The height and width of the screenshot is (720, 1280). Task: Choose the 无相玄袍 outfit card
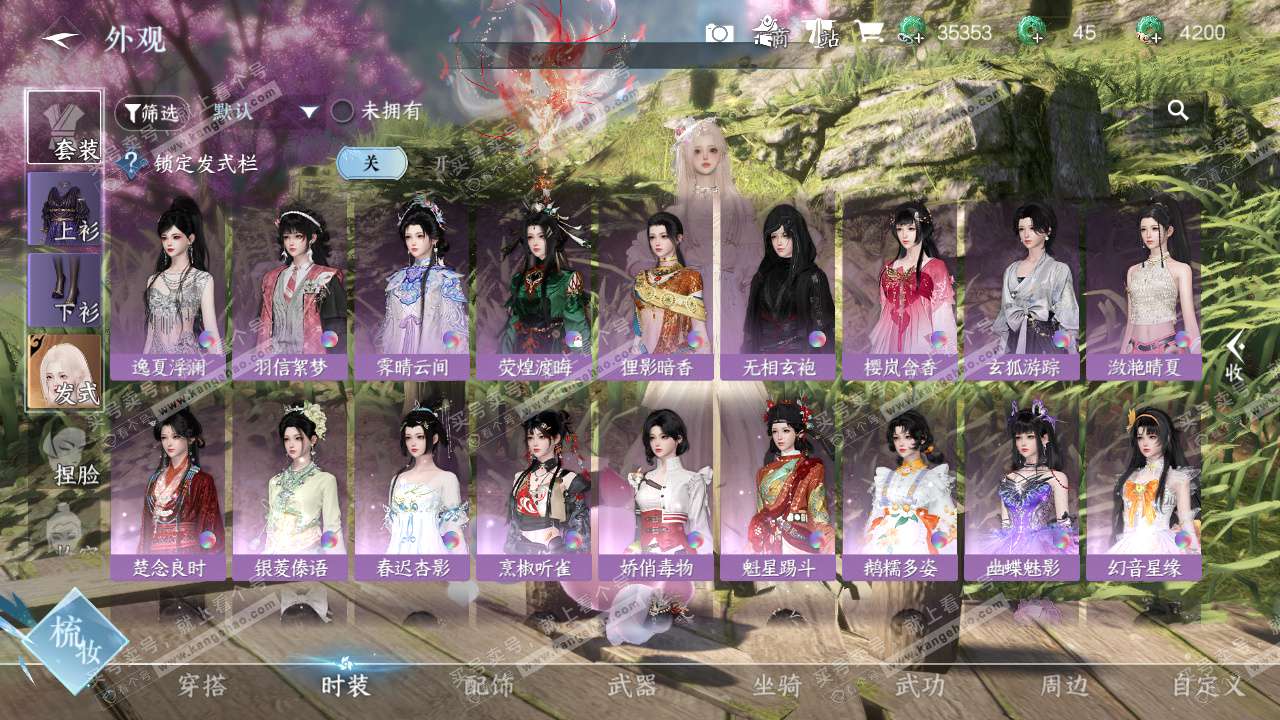pyautogui.click(x=778, y=288)
